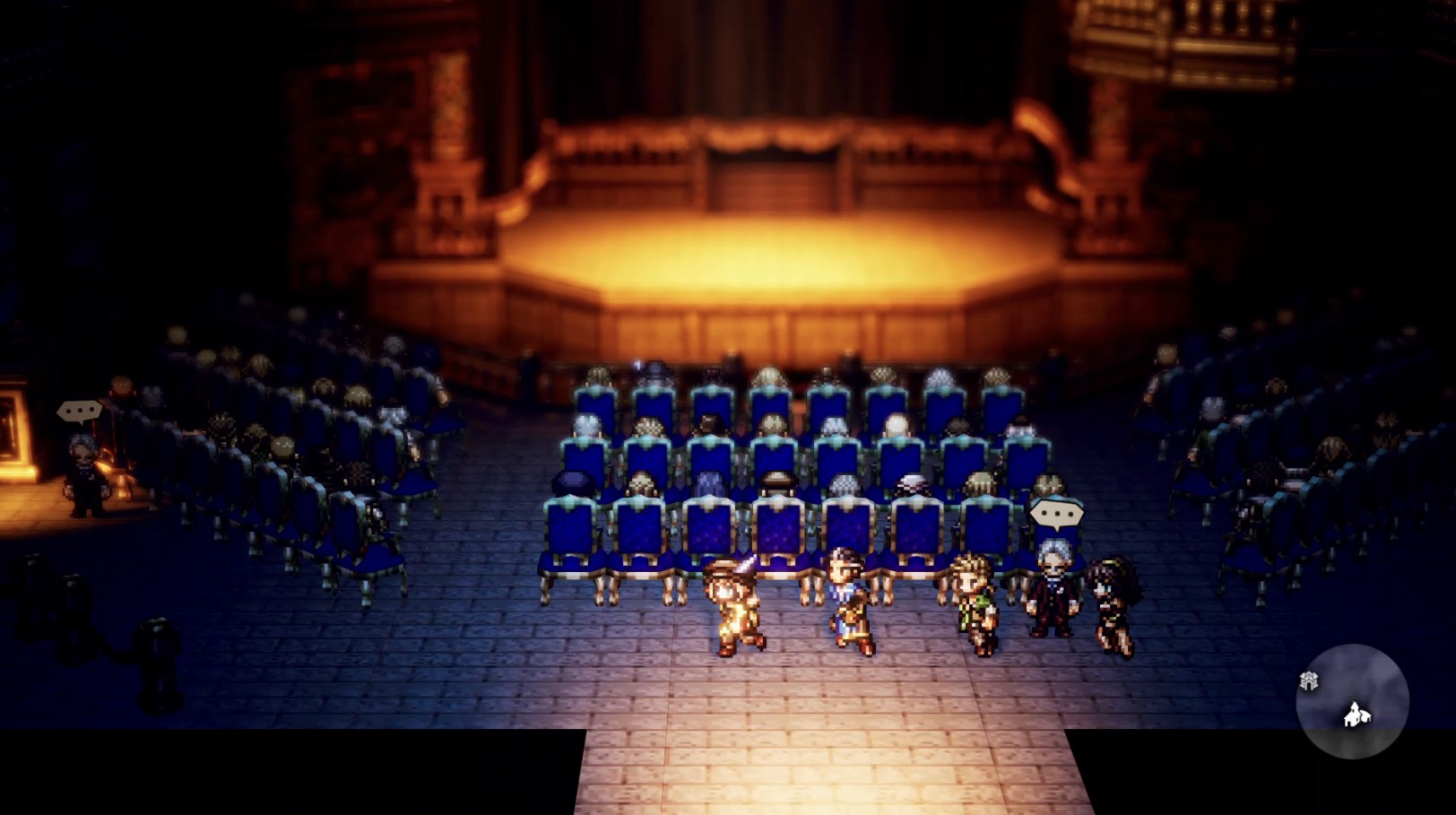Select the castle gate icon on the minimap

click(1310, 680)
